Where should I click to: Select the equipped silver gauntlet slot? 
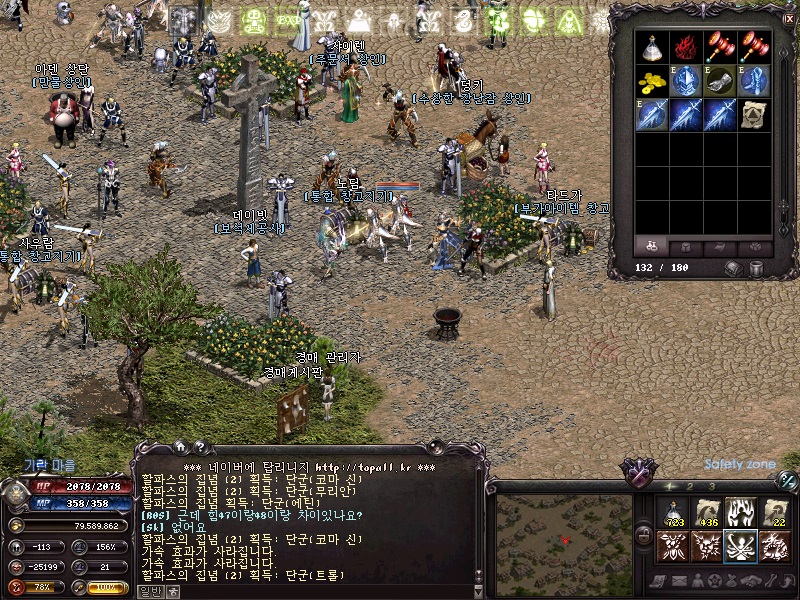721,80
